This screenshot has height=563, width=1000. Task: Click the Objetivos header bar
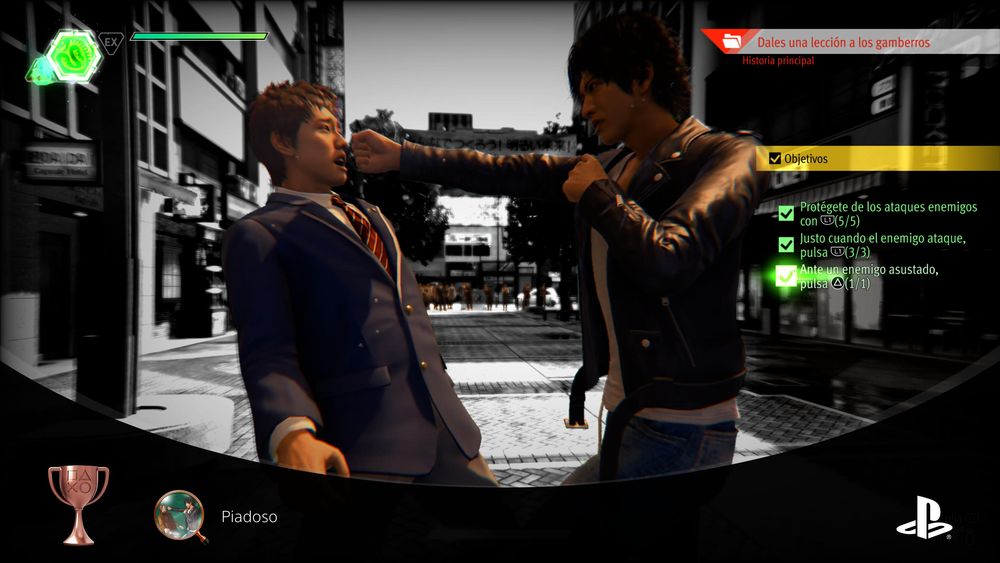coord(880,158)
